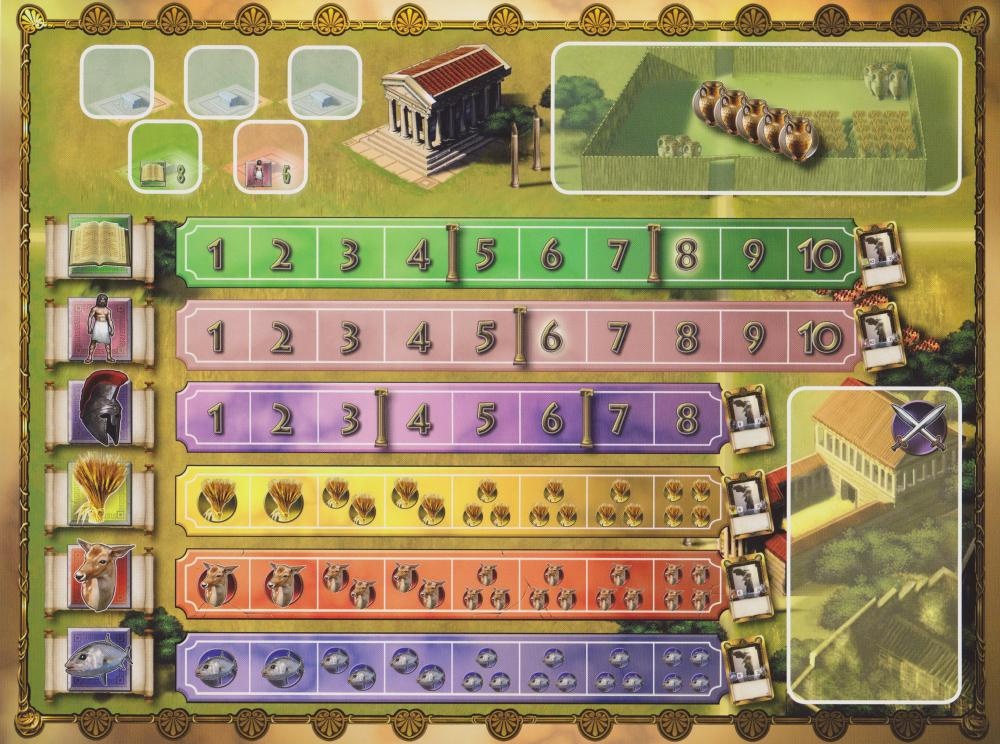Choose the four-deer space on orange track

[x=686, y=586]
